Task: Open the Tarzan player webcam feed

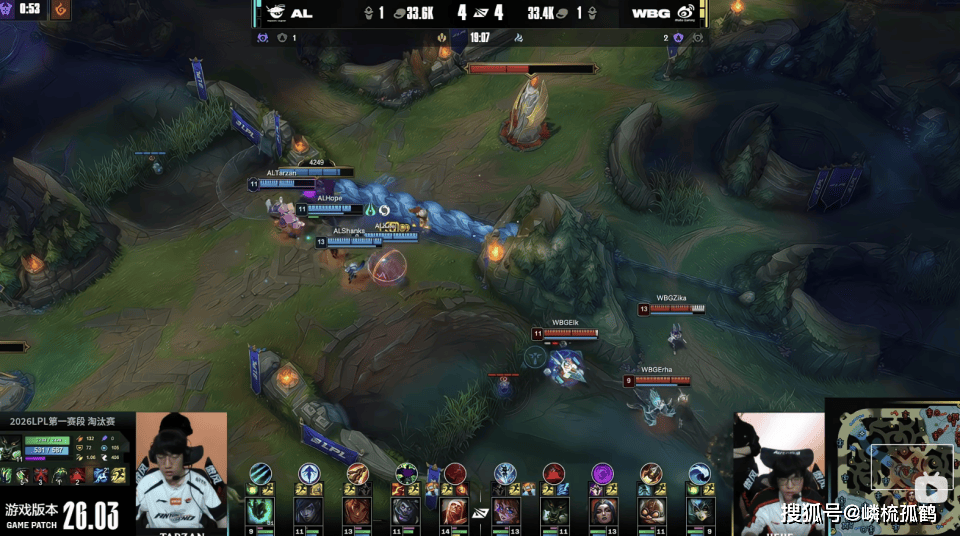Action: [181, 468]
